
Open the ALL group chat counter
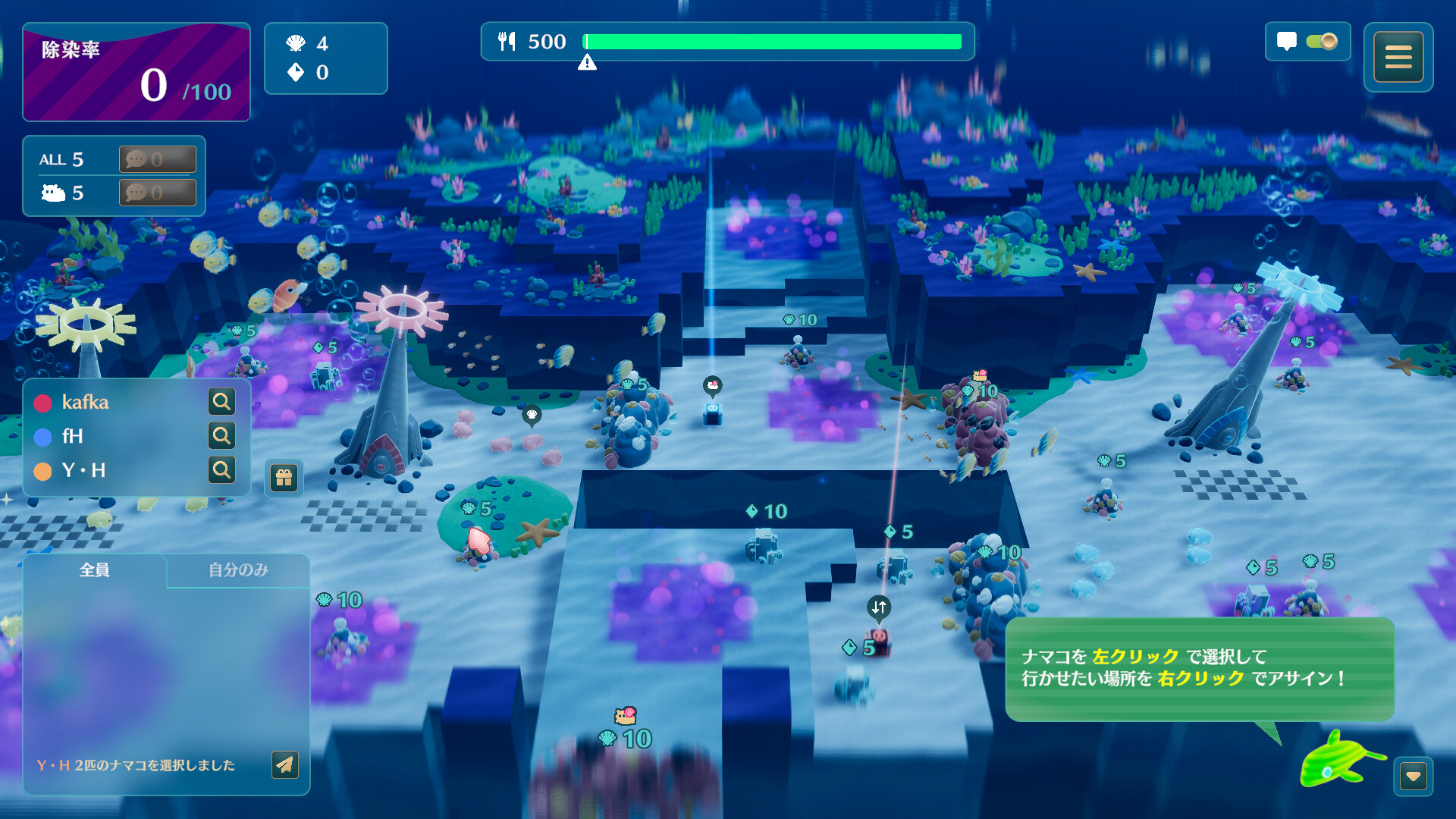157,159
